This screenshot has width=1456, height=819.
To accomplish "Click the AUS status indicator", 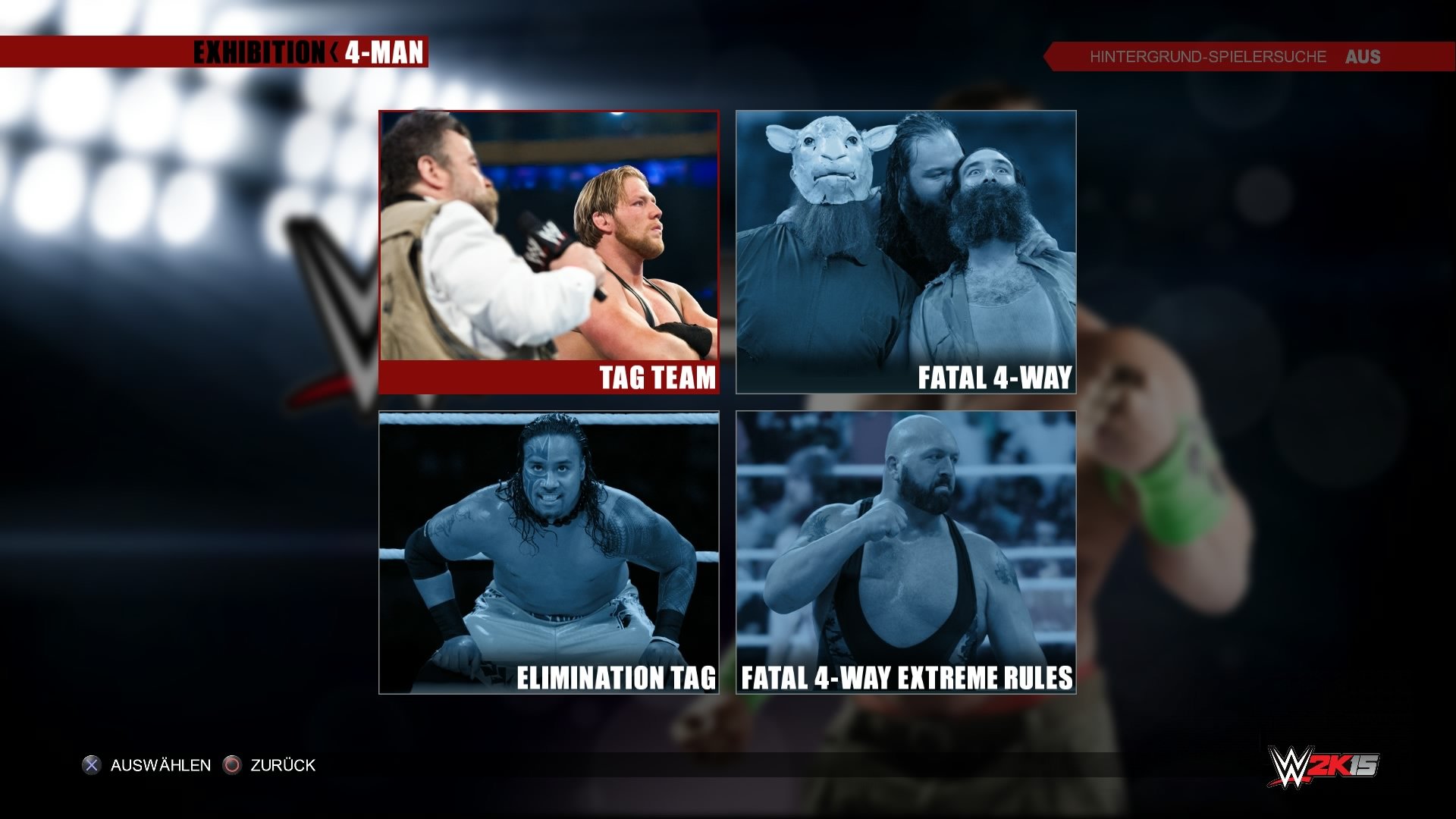I will pyautogui.click(x=1365, y=56).
